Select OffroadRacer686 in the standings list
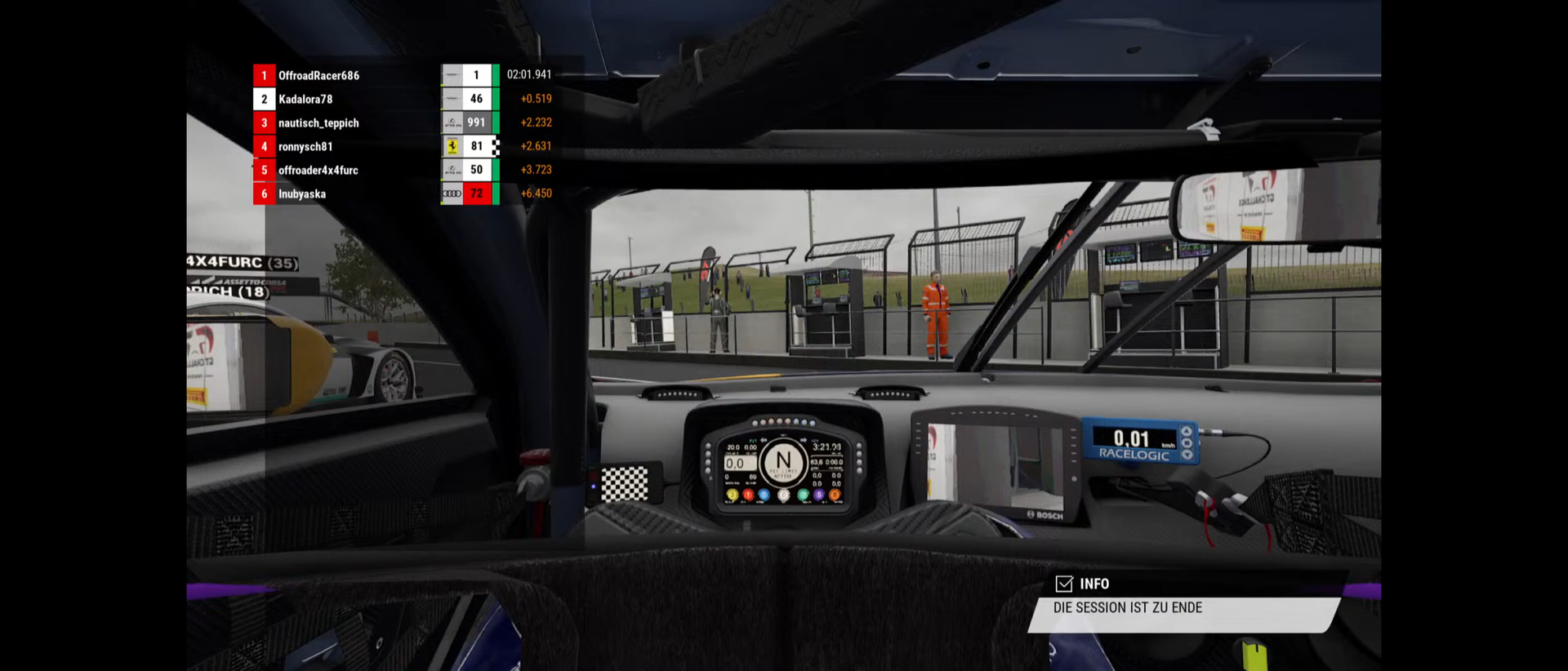 pos(318,75)
